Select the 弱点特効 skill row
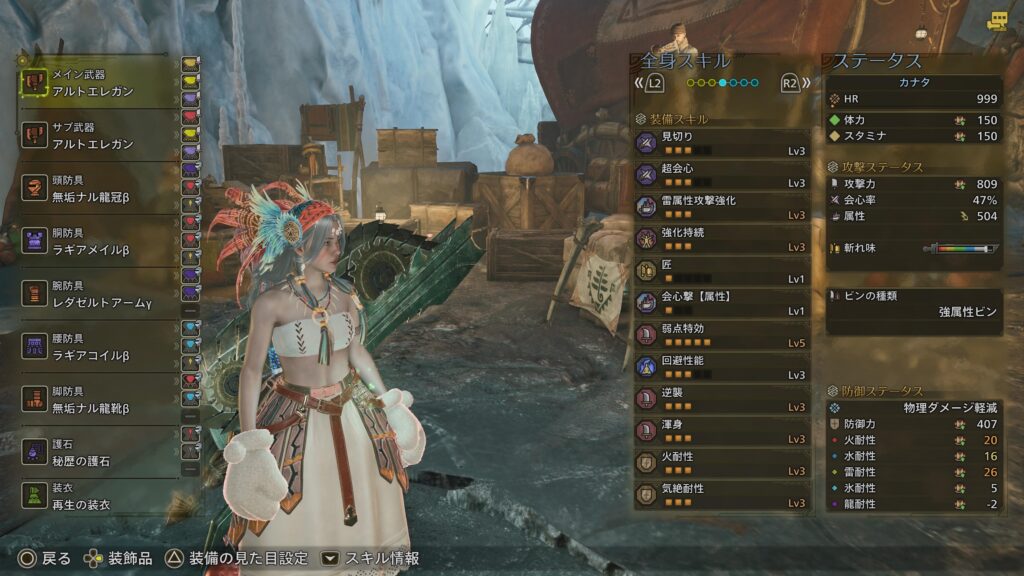 (722, 335)
